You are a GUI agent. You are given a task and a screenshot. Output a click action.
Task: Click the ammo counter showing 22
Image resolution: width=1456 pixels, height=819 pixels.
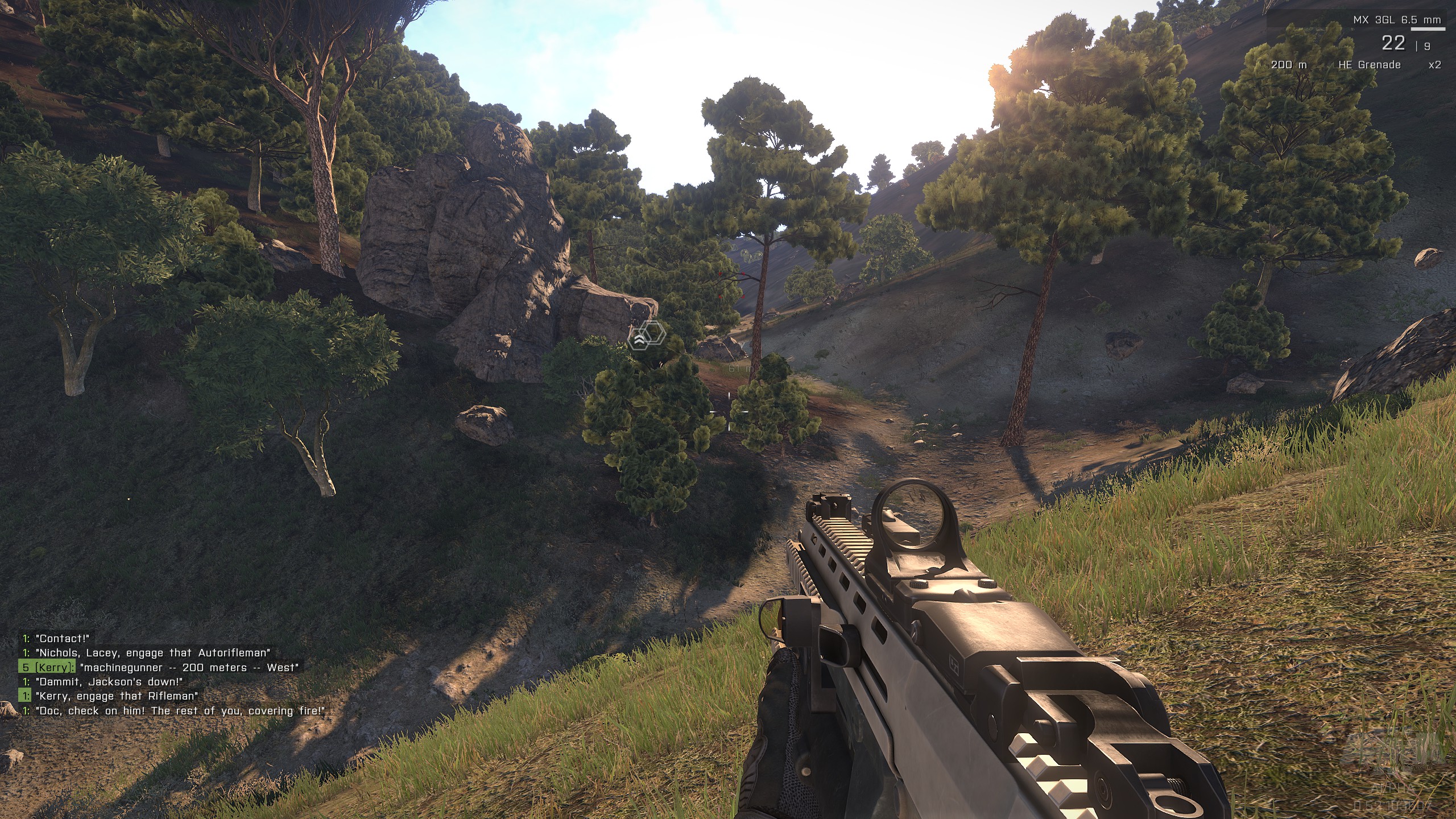point(1393,44)
